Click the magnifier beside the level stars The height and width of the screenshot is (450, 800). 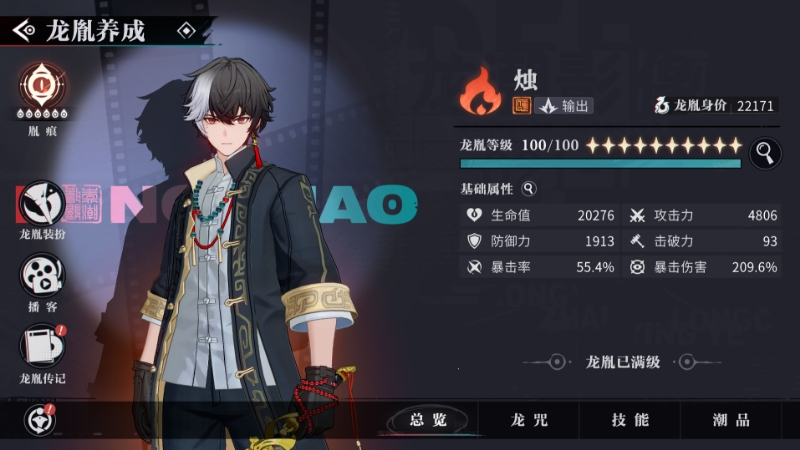point(765,153)
